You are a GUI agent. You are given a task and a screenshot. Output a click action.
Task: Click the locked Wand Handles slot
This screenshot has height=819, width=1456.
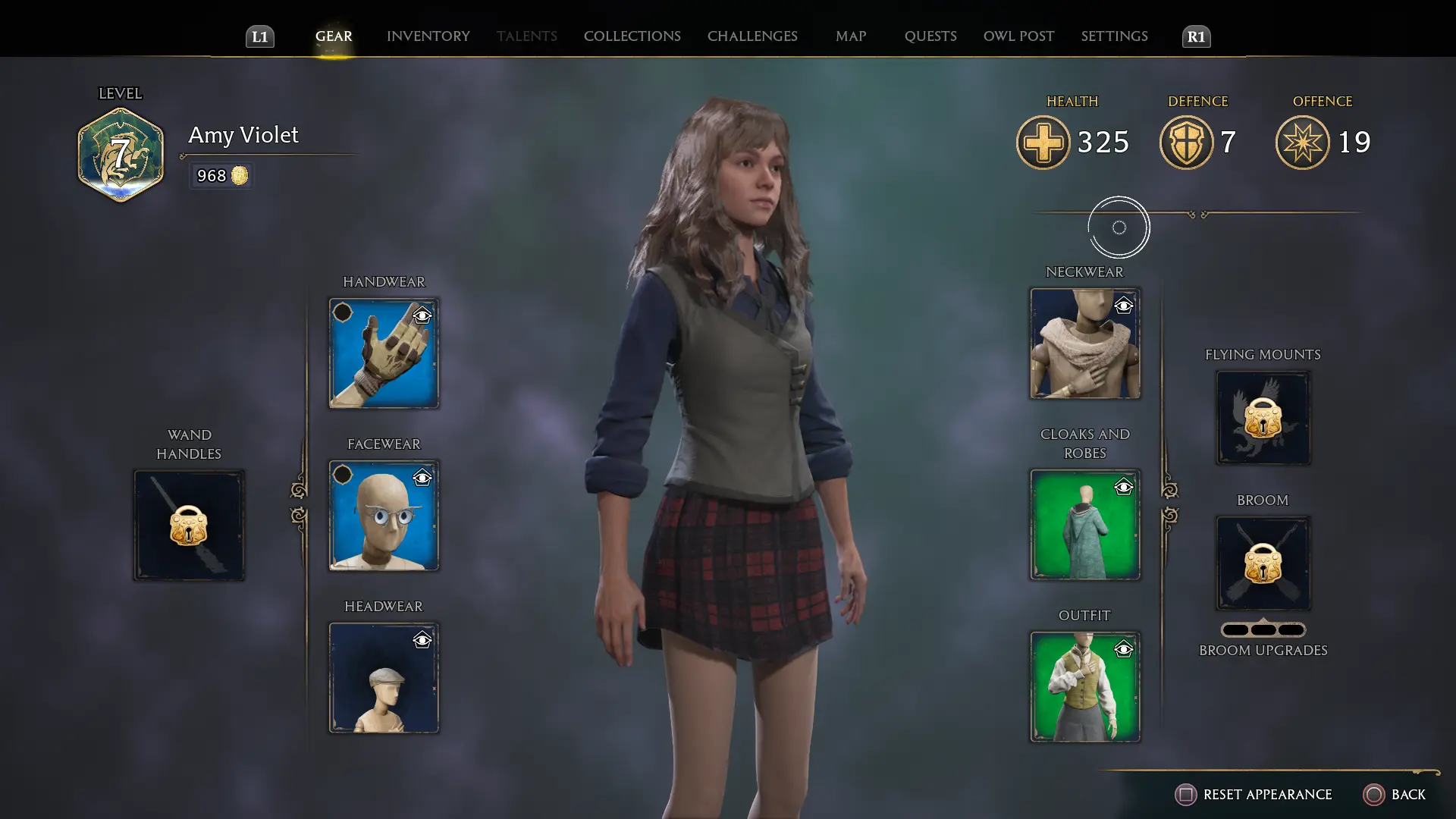click(x=189, y=526)
